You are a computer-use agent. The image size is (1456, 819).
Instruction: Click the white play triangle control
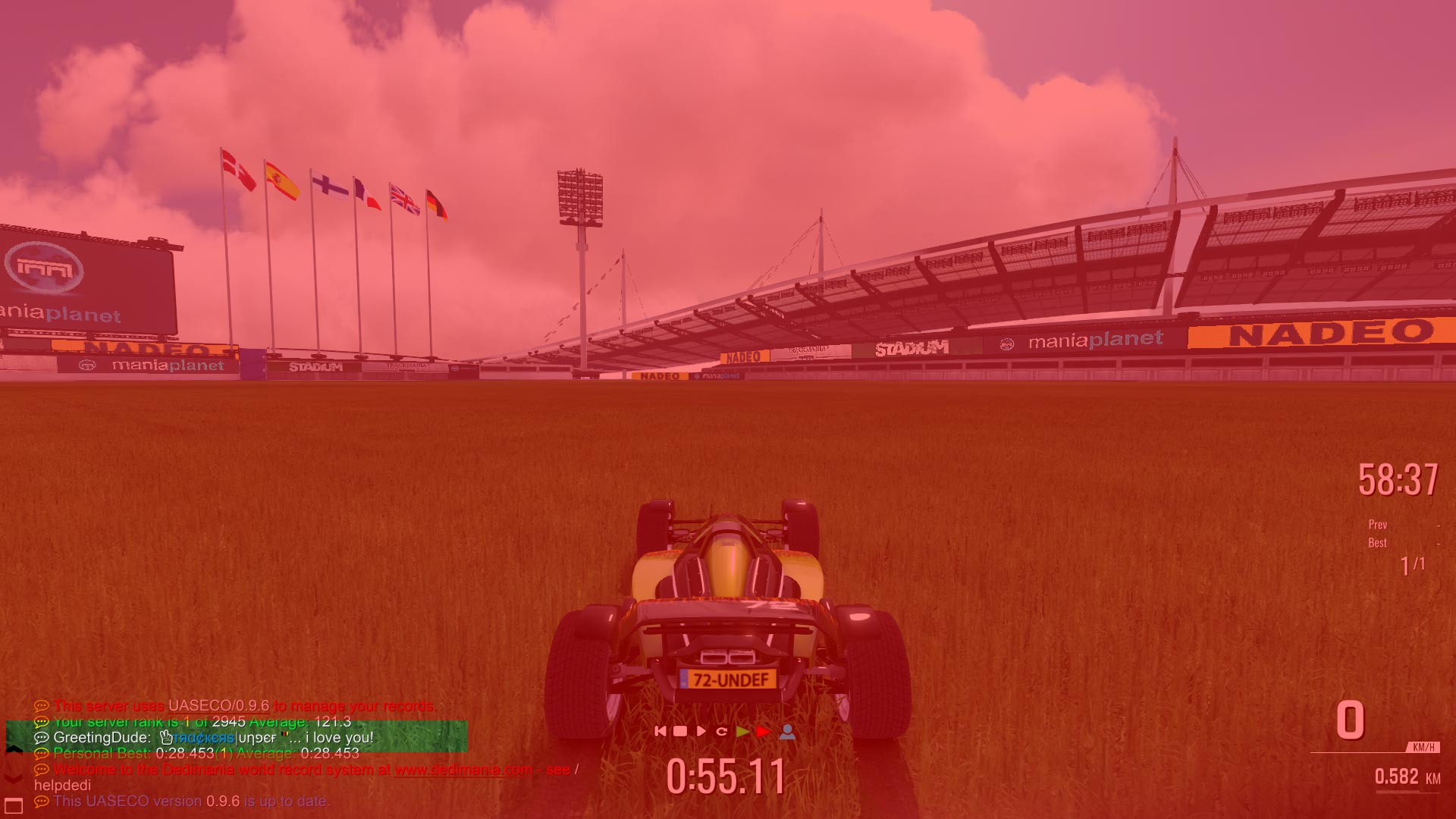(x=701, y=731)
